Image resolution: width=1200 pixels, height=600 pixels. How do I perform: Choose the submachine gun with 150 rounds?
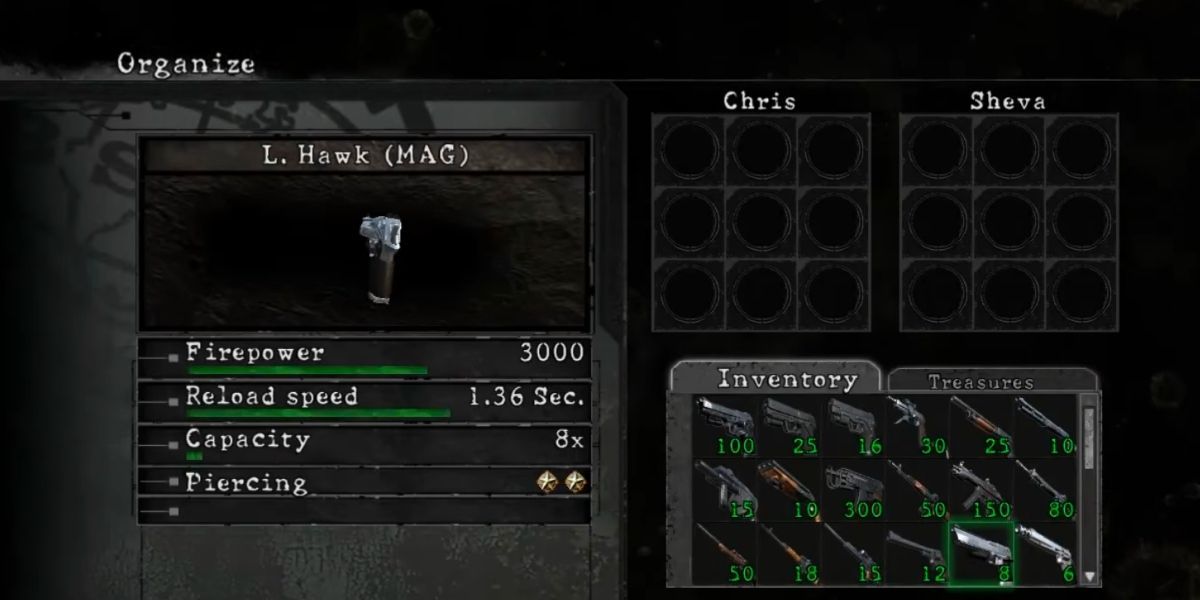980,490
